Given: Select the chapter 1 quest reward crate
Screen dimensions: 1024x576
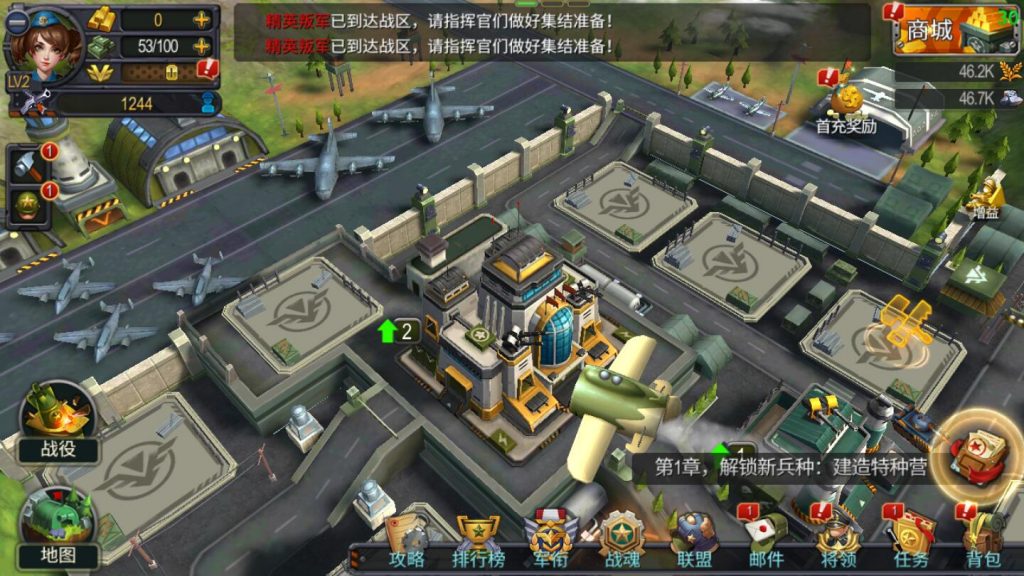Looking at the screenshot, I should tap(977, 454).
